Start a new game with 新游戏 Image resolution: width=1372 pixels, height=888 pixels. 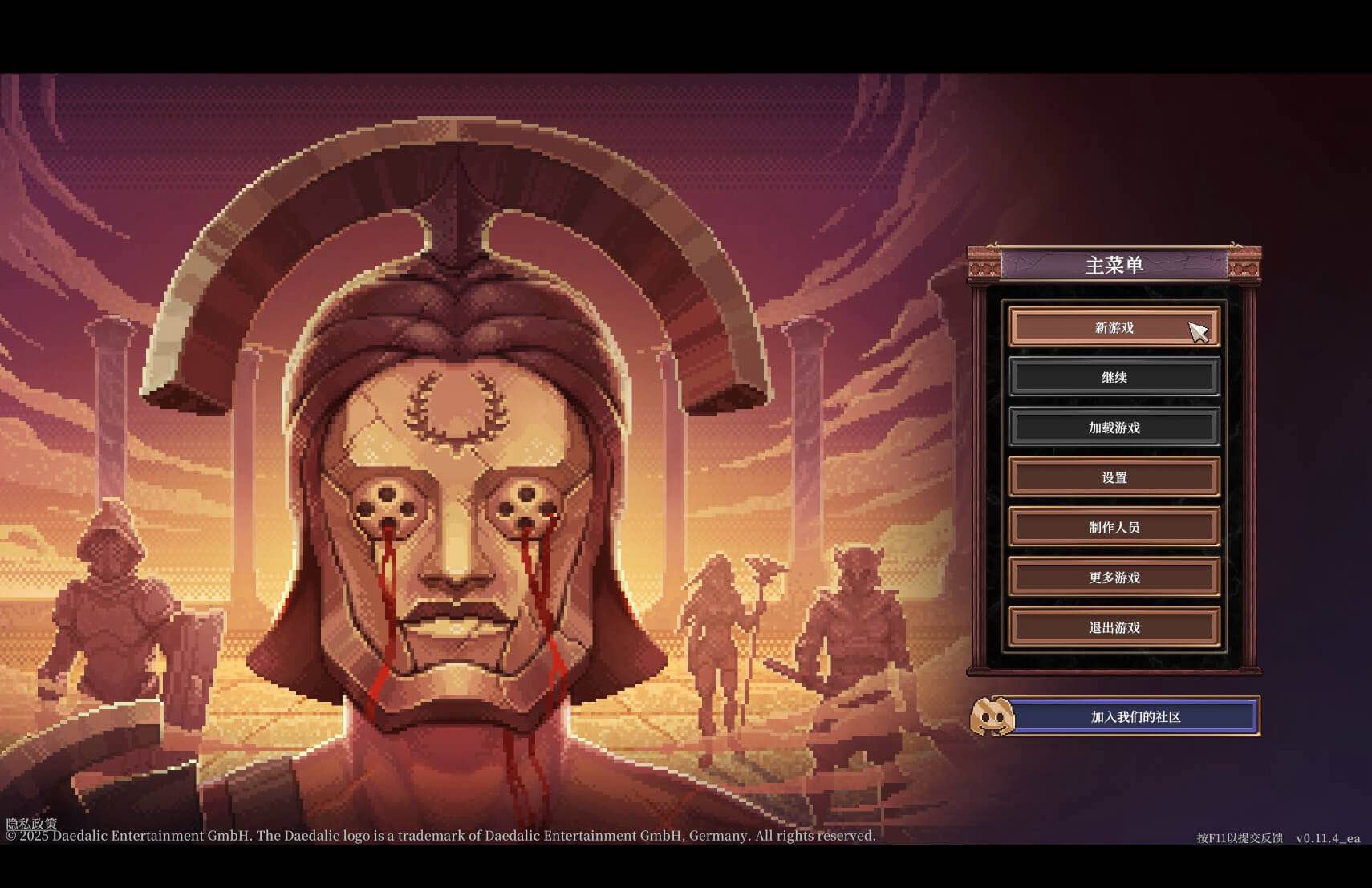click(1115, 327)
